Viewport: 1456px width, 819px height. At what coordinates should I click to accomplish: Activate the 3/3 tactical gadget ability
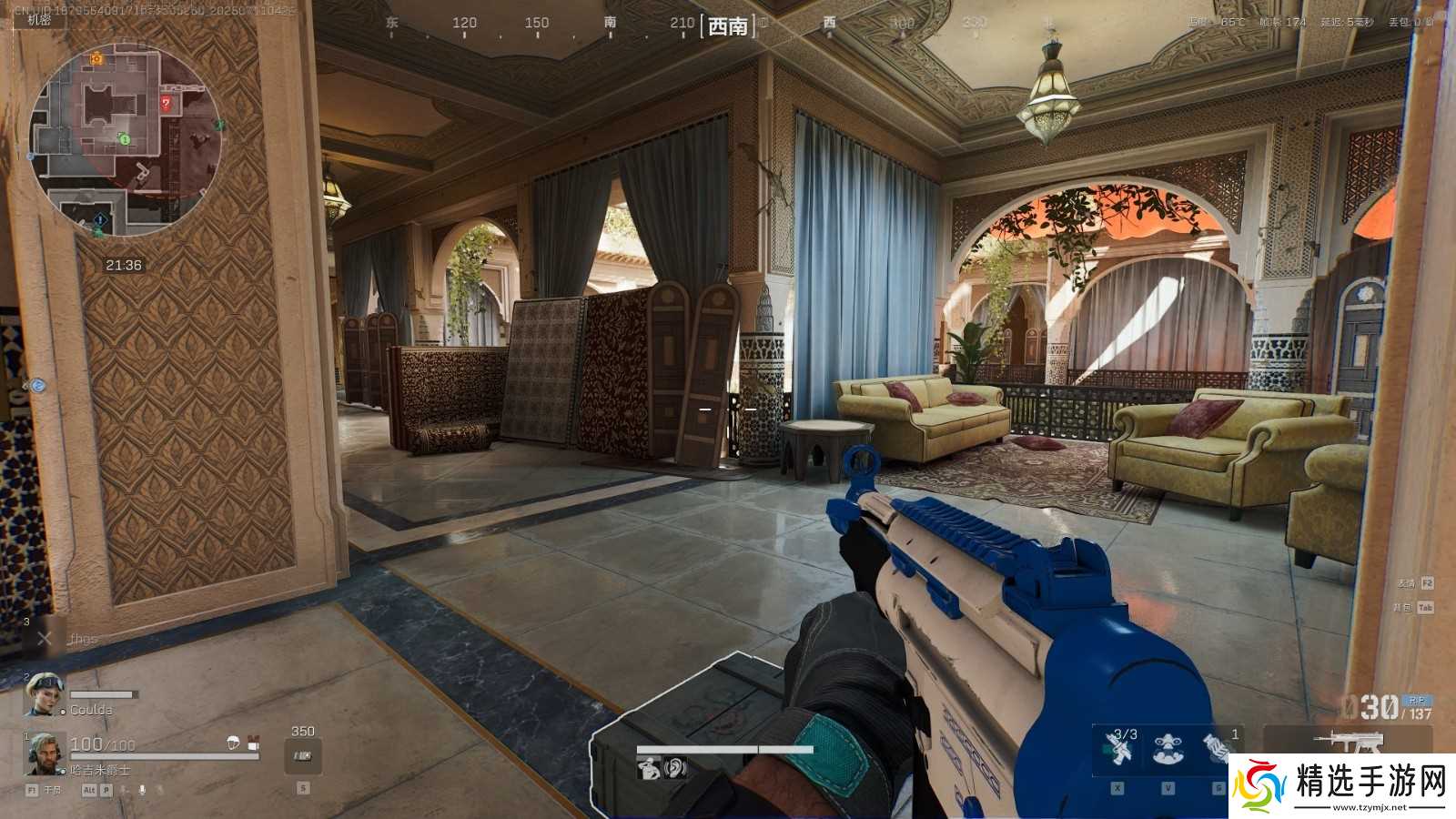tap(1118, 749)
